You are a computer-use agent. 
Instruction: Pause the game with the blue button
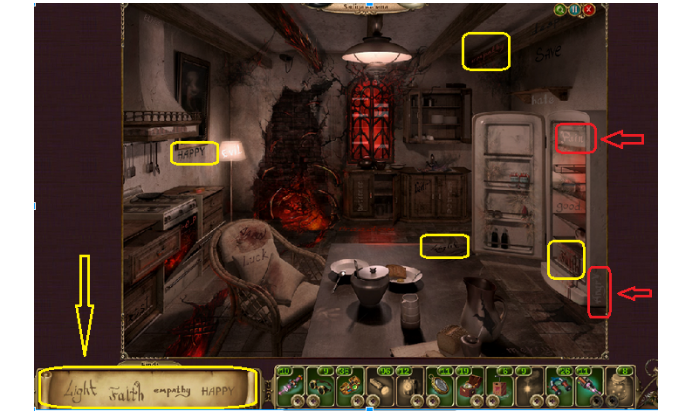pos(574,10)
